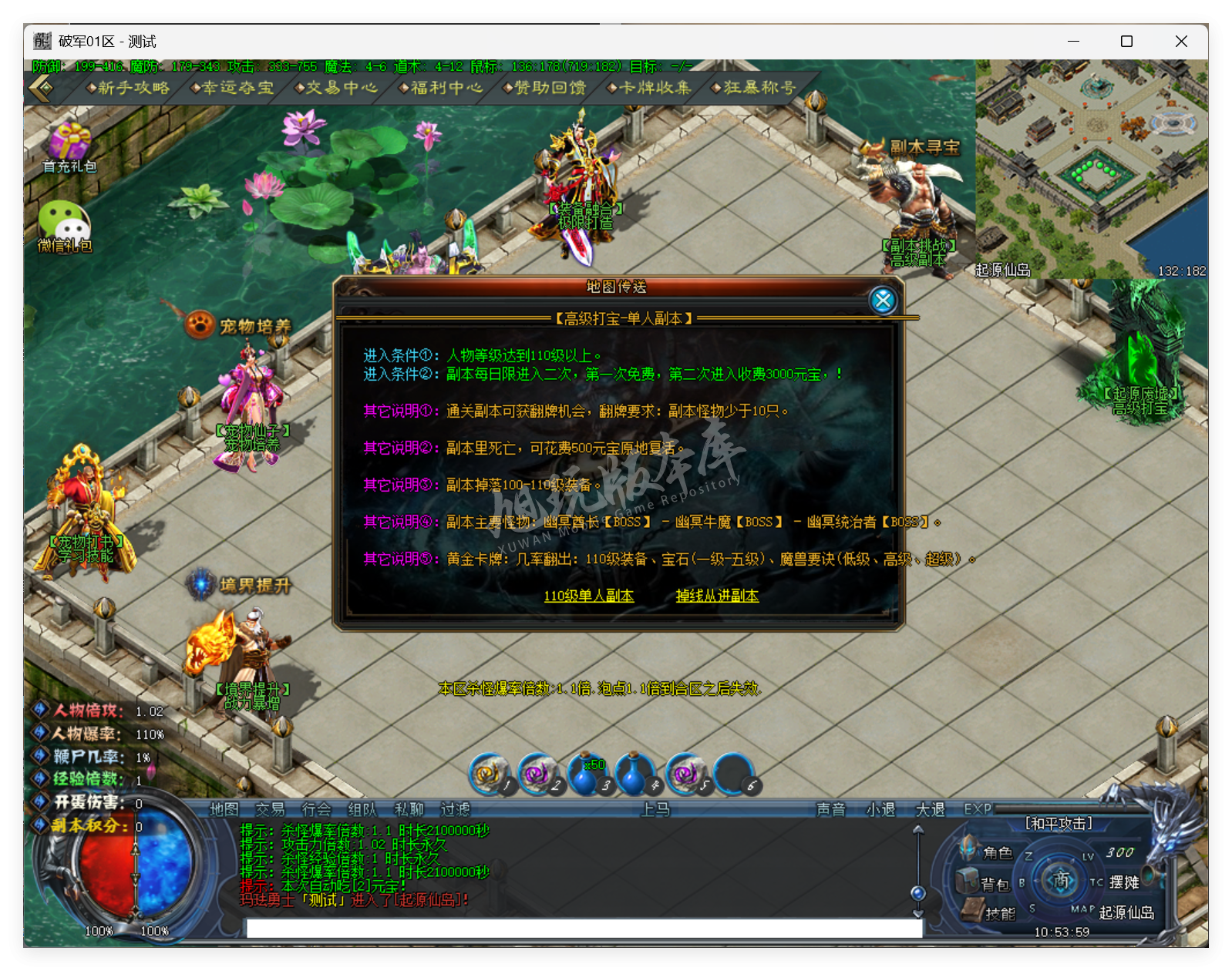
Task: Click the 境界提升 realm boost icon
Action: (200, 584)
